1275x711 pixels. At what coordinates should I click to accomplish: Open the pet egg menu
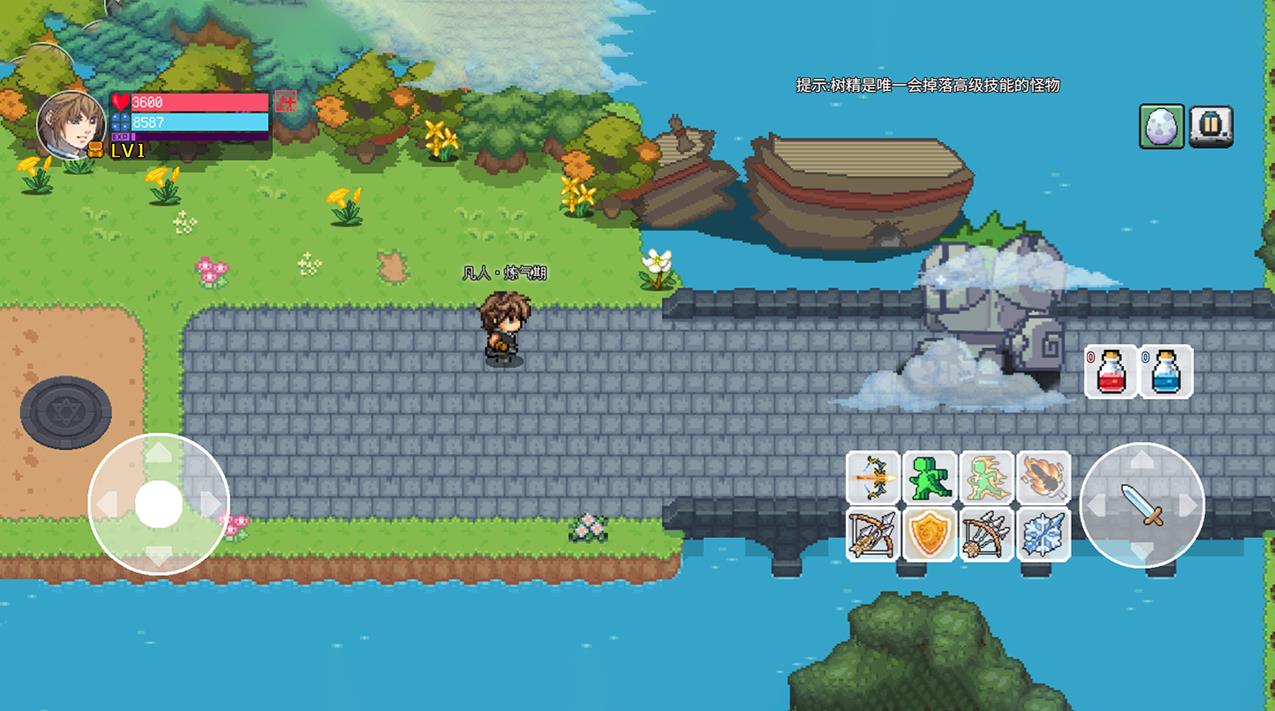(1162, 127)
